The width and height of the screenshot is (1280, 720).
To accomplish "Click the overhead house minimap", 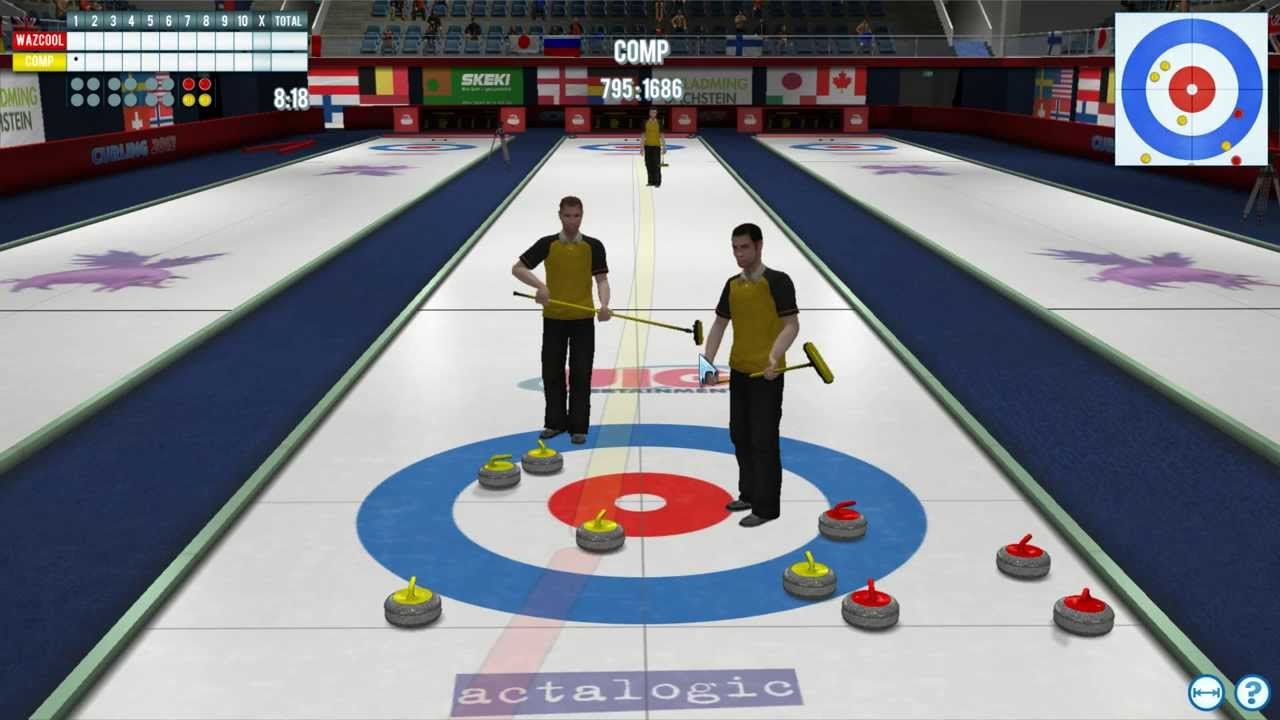I will [1191, 89].
